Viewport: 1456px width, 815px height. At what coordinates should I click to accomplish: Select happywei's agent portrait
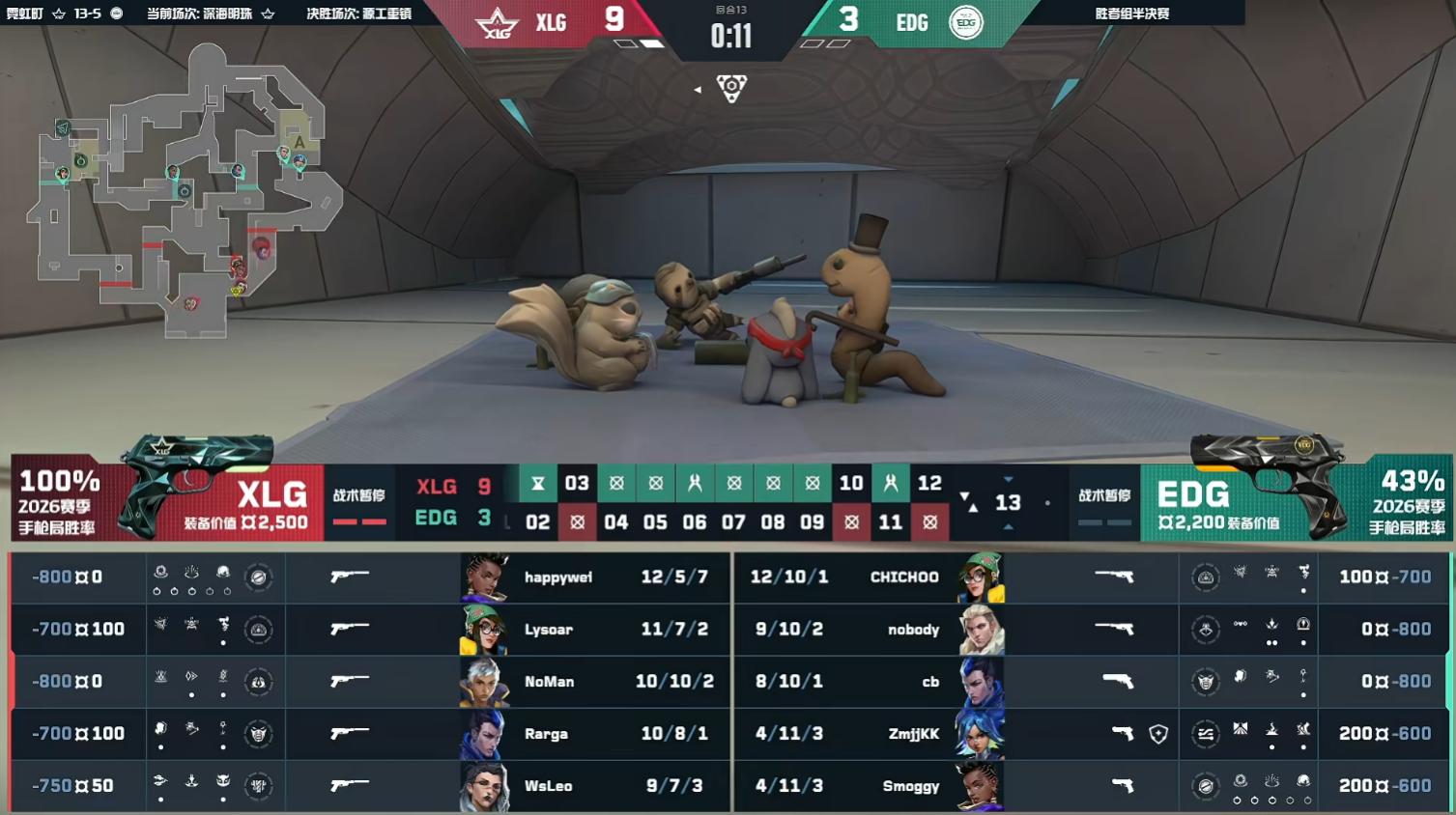click(x=486, y=577)
